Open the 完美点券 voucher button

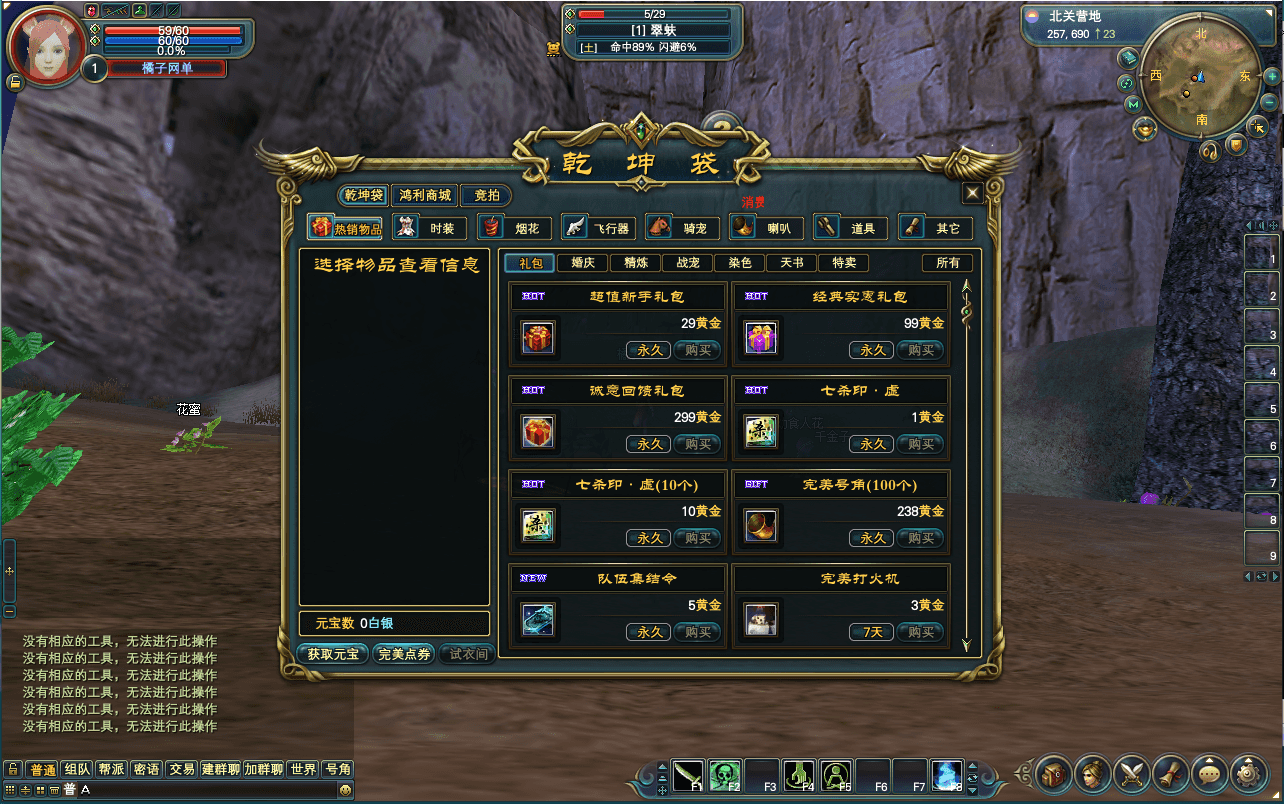[404, 654]
